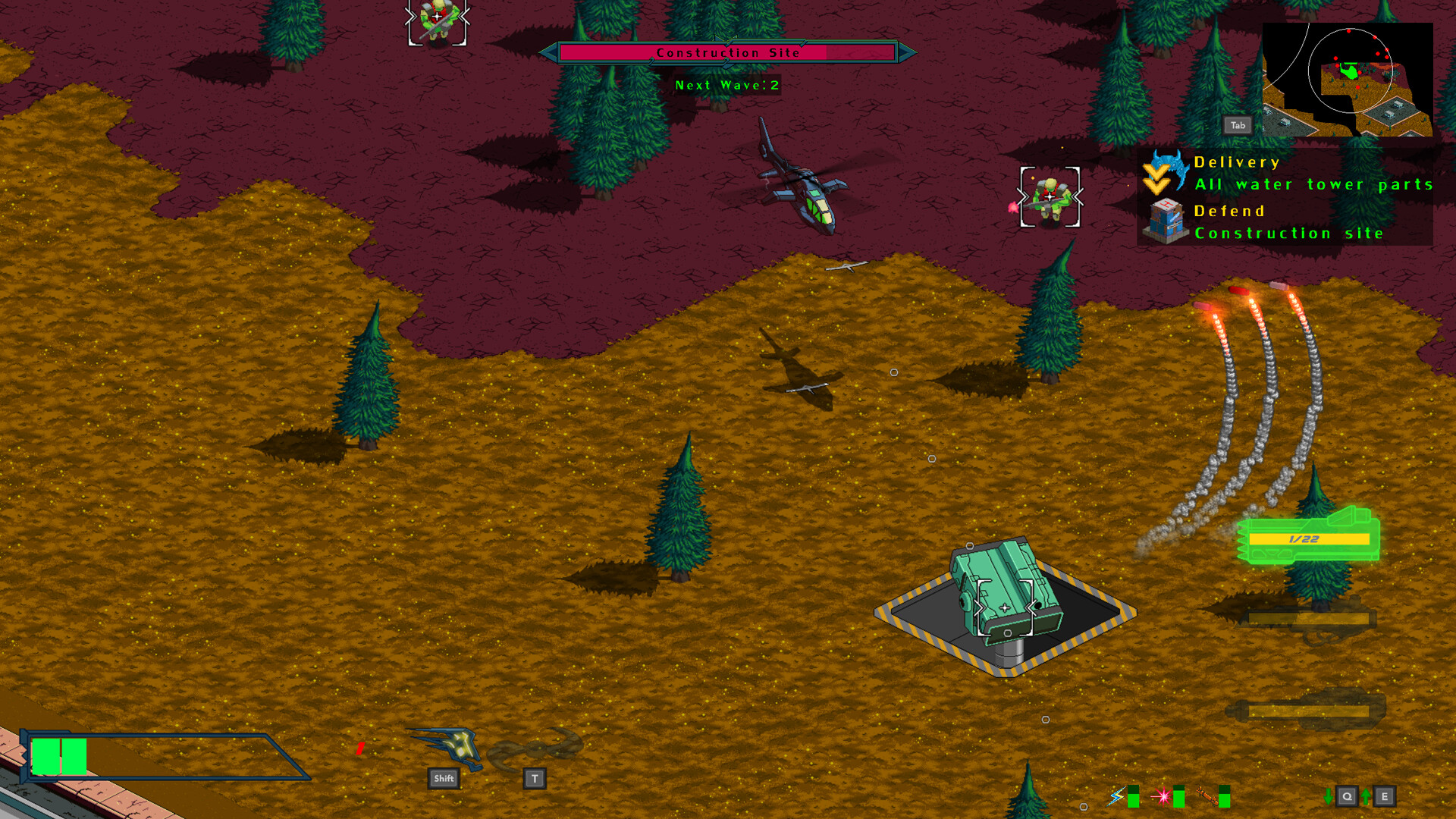Click the All water tower parts objective text
1456x819 pixels.
click(x=1313, y=184)
